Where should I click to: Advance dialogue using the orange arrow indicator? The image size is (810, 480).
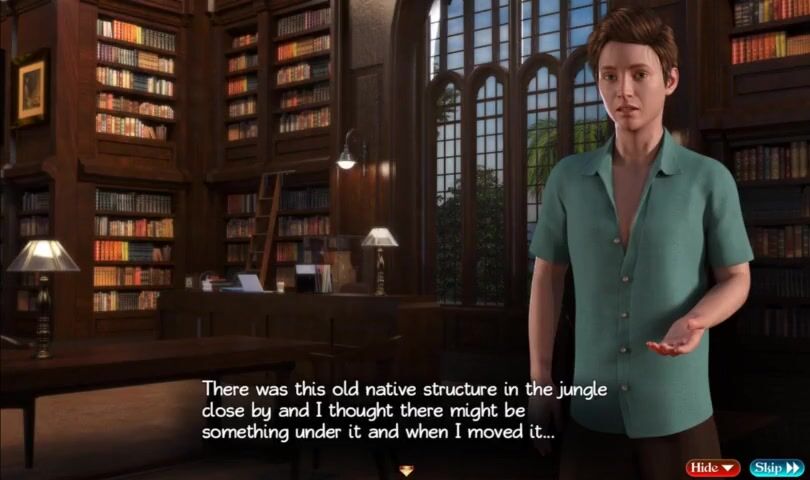click(406, 470)
